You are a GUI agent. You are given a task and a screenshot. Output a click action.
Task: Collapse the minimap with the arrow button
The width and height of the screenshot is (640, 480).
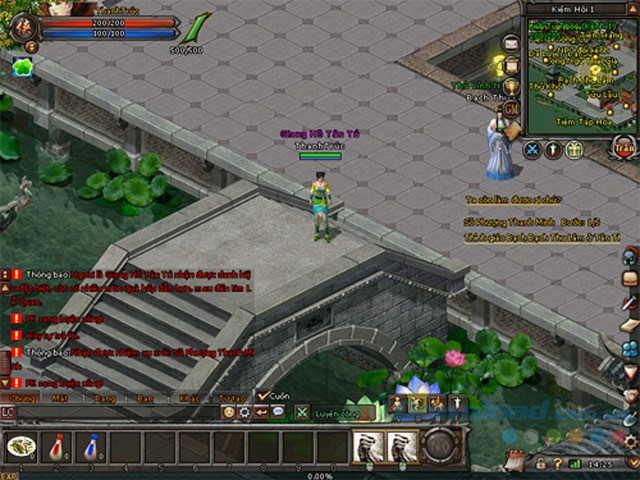pos(631,10)
